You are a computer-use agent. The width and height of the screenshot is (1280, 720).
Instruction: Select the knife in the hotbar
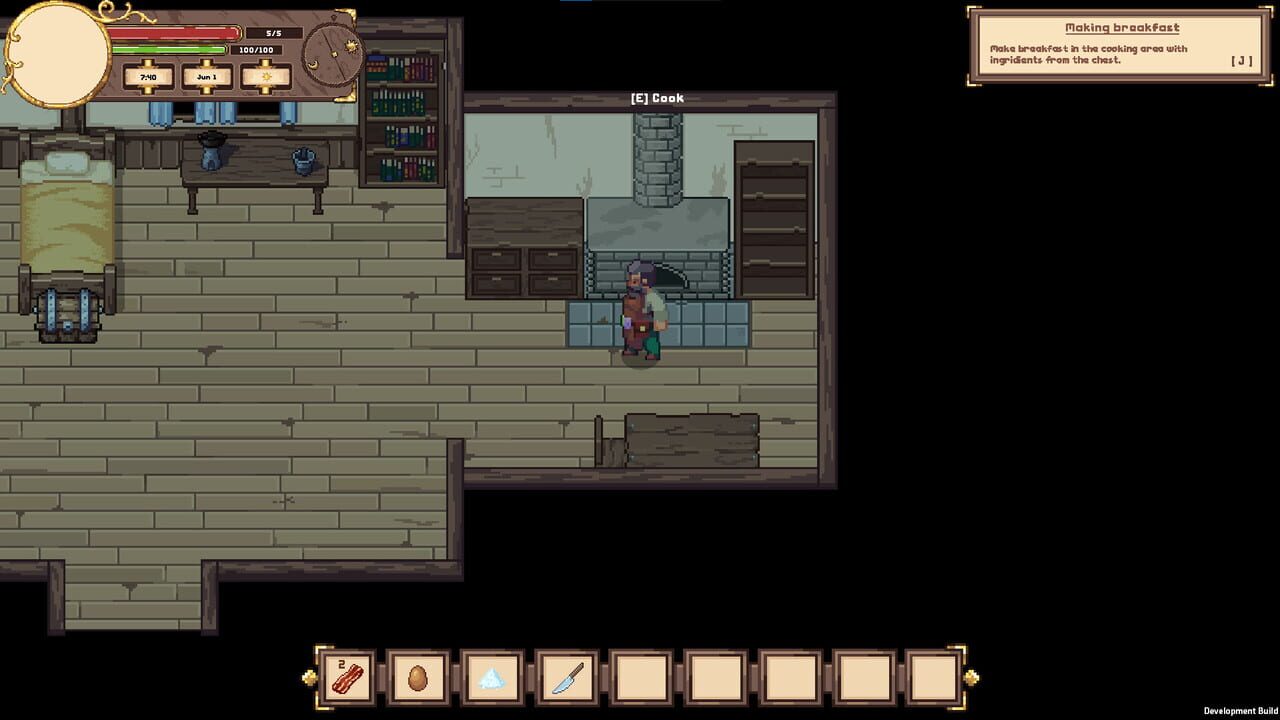coord(565,680)
